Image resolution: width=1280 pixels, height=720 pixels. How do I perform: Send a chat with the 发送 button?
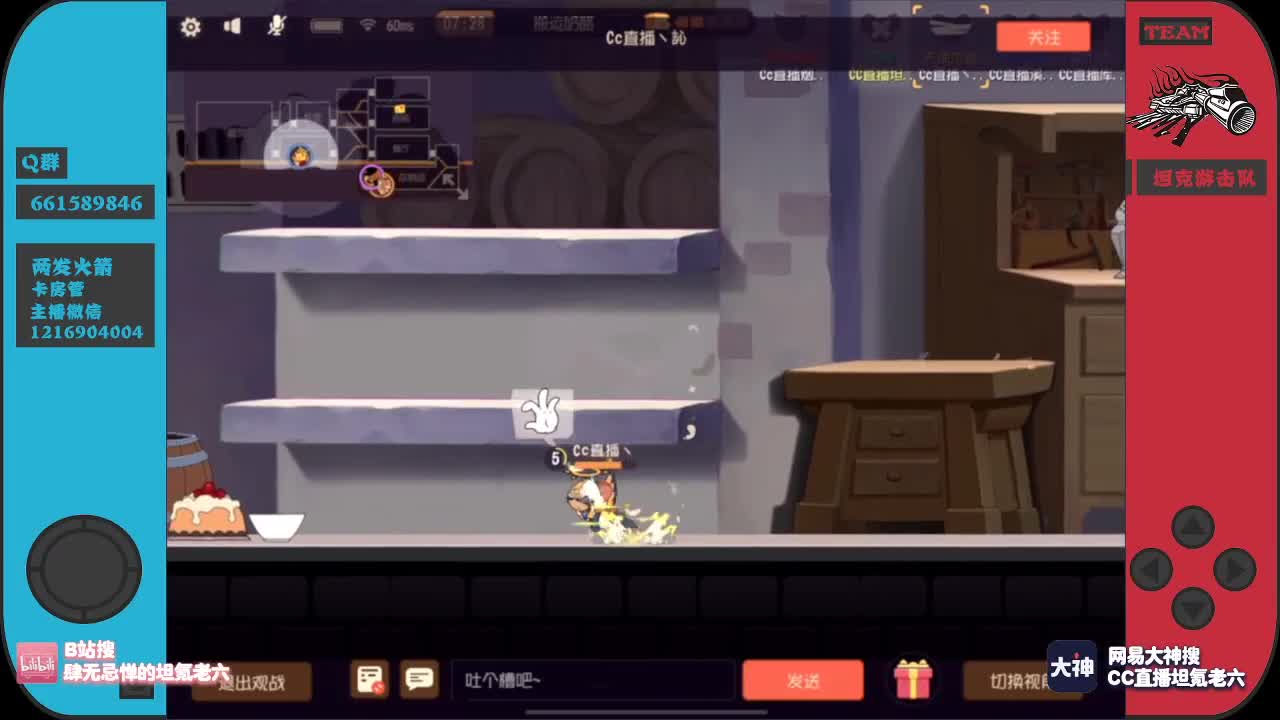803,679
